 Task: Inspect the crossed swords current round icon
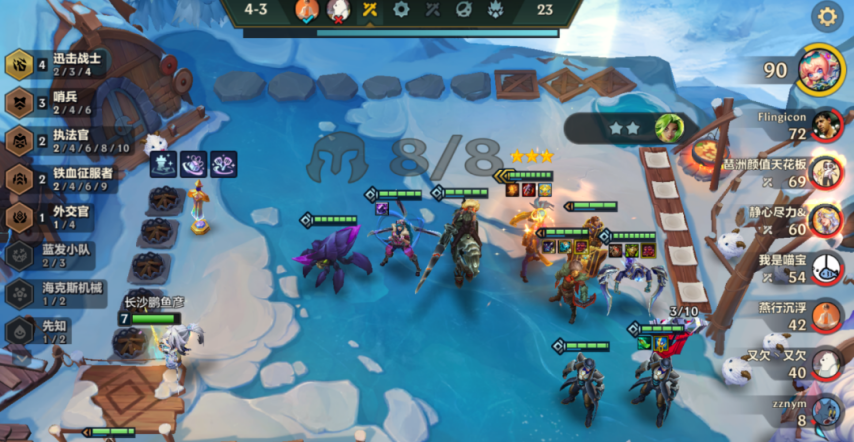pos(370,11)
